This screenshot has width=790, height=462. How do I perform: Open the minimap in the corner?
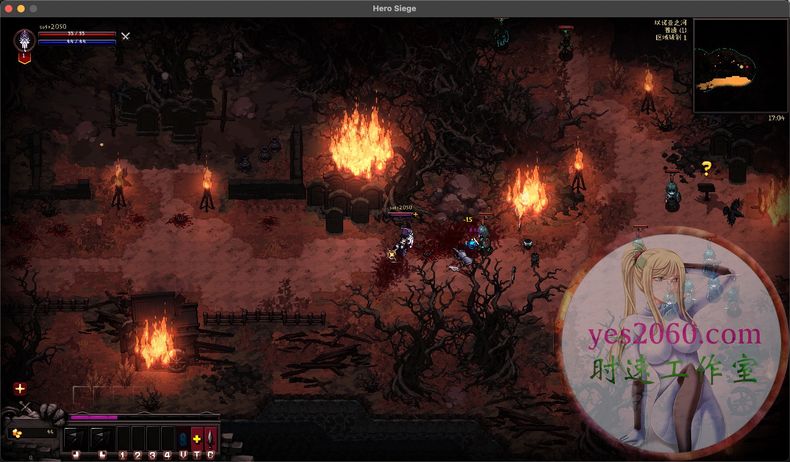click(738, 66)
